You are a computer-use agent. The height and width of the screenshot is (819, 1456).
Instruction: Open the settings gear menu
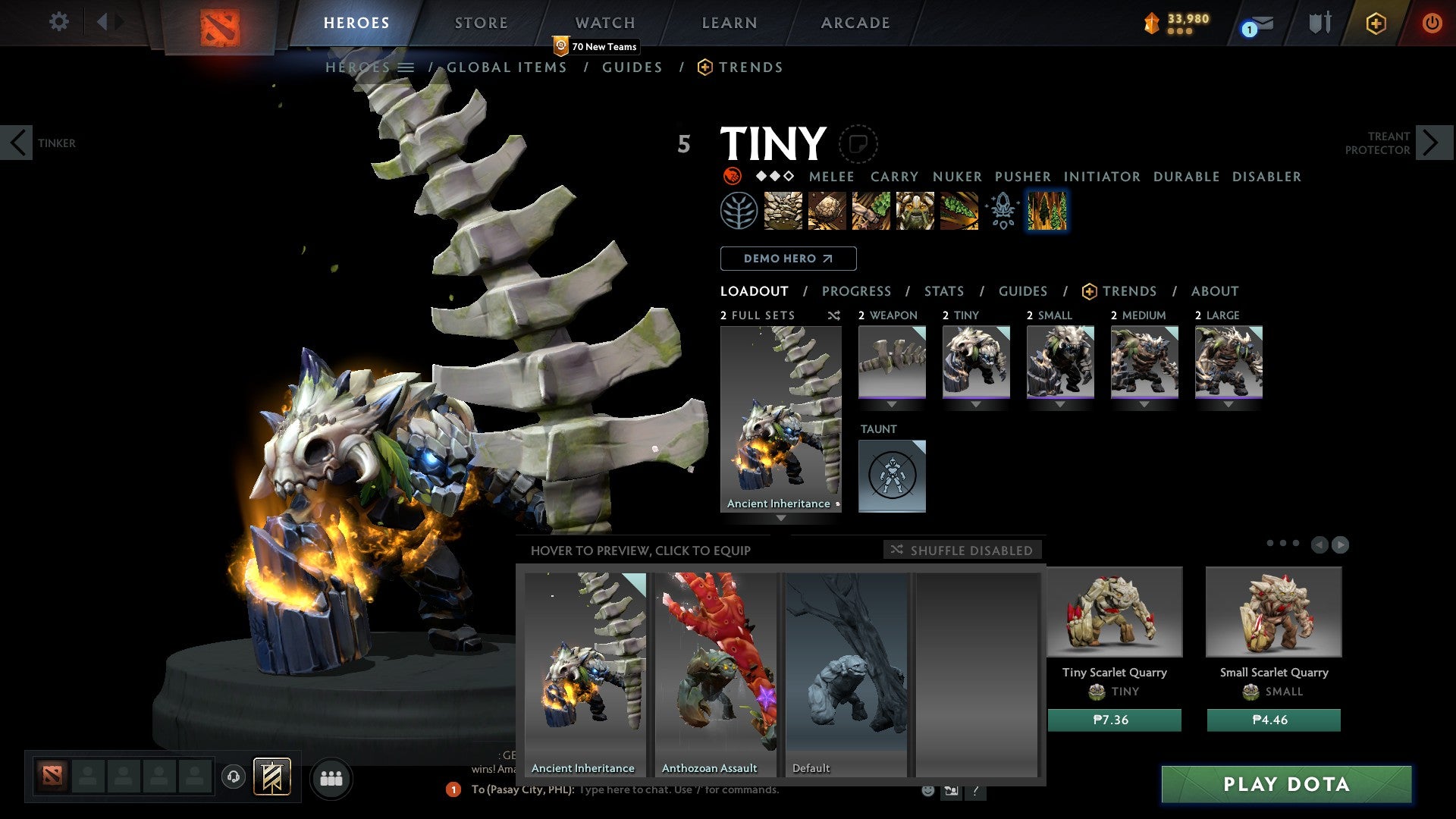point(58,21)
